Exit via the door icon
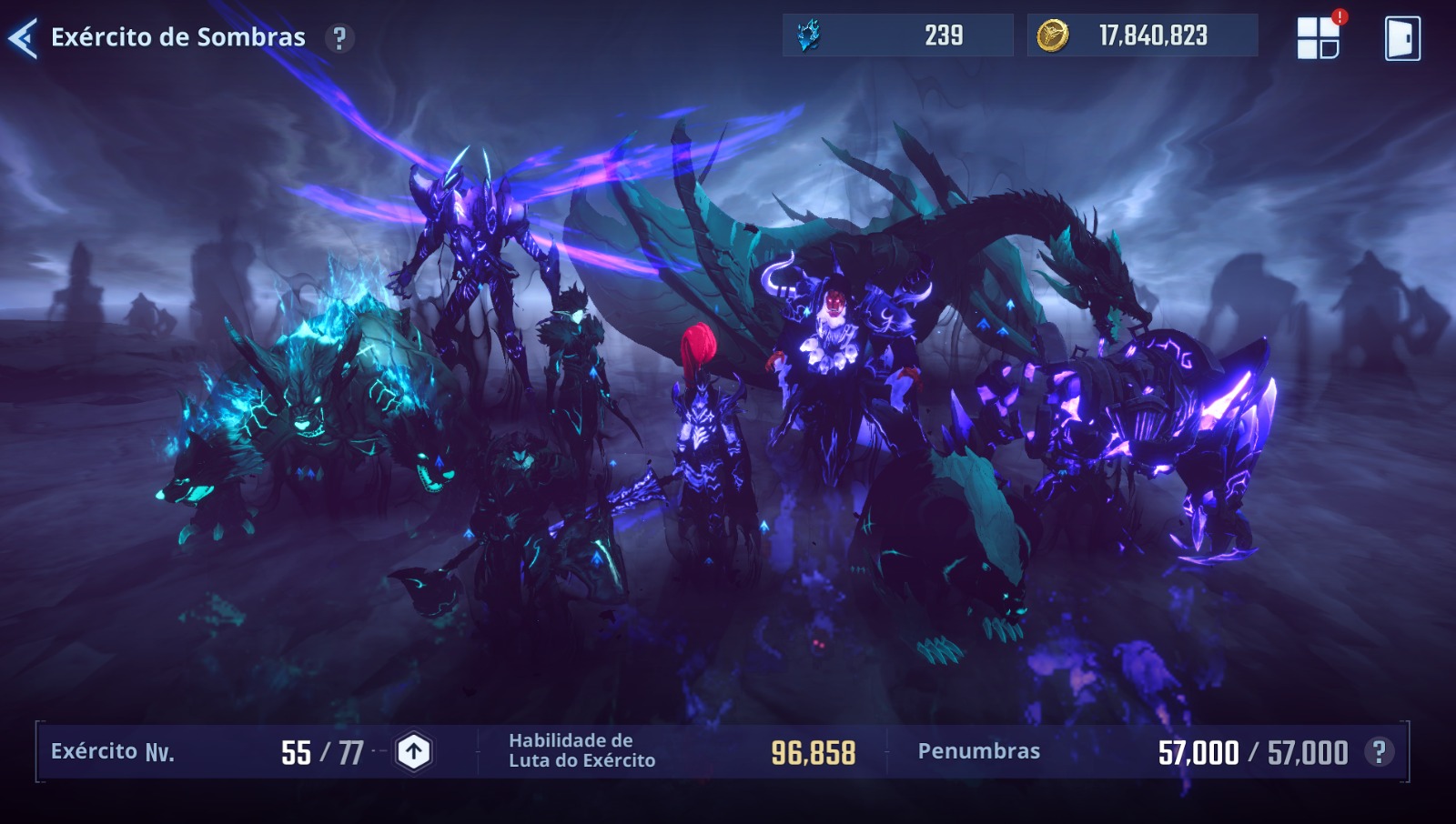The width and height of the screenshot is (1456, 824). [x=1402, y=38]
